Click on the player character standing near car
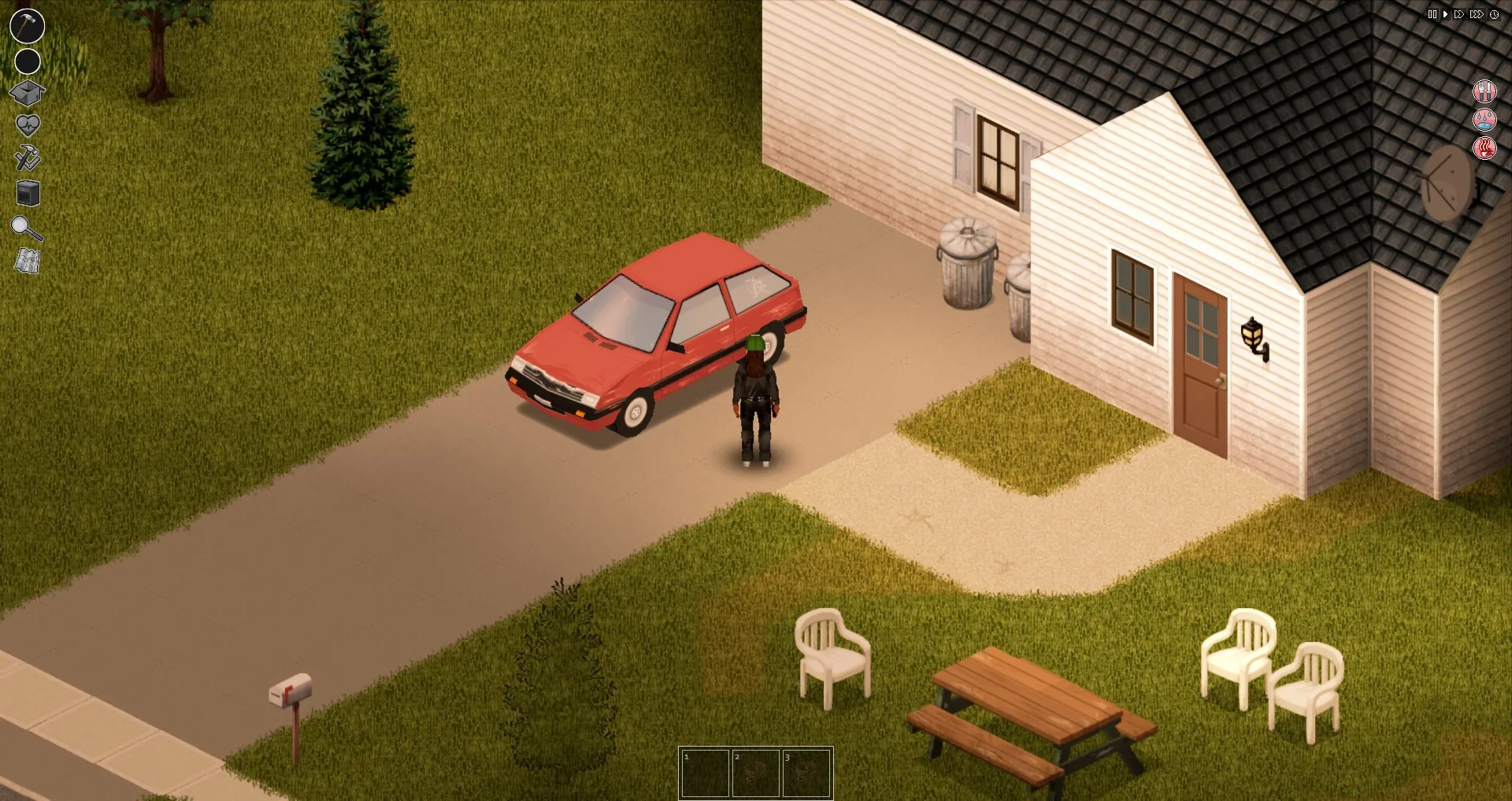 (756, 394)
